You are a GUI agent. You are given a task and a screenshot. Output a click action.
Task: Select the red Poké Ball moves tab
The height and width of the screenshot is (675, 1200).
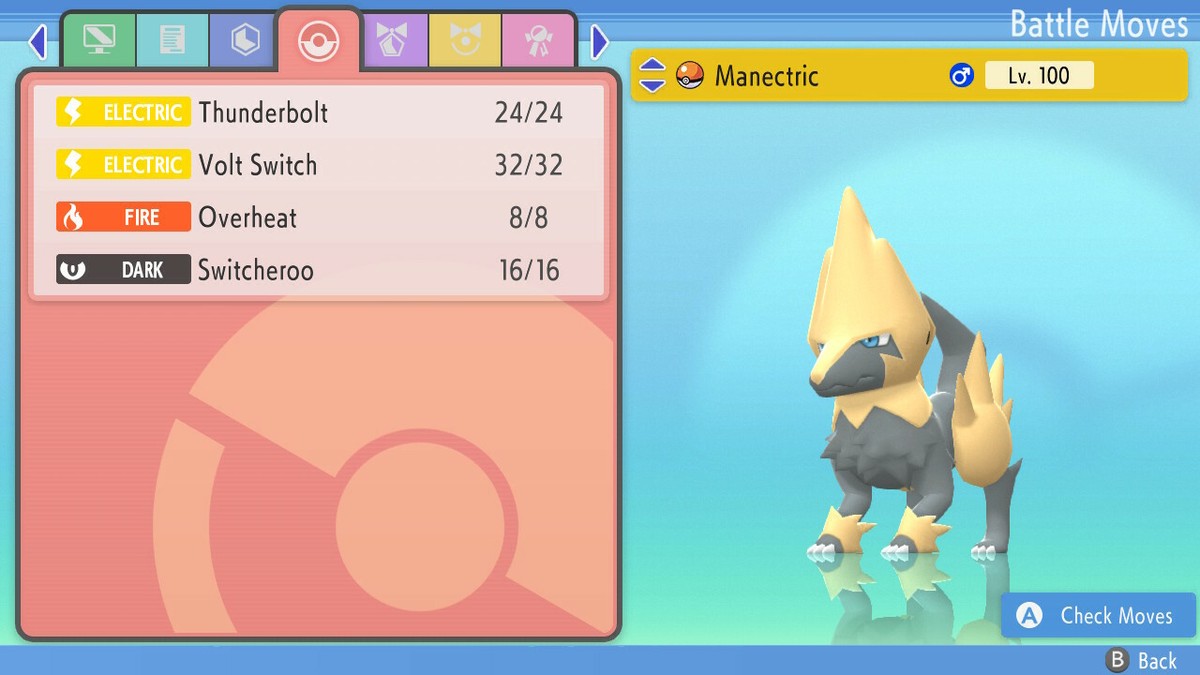point(319,42)
